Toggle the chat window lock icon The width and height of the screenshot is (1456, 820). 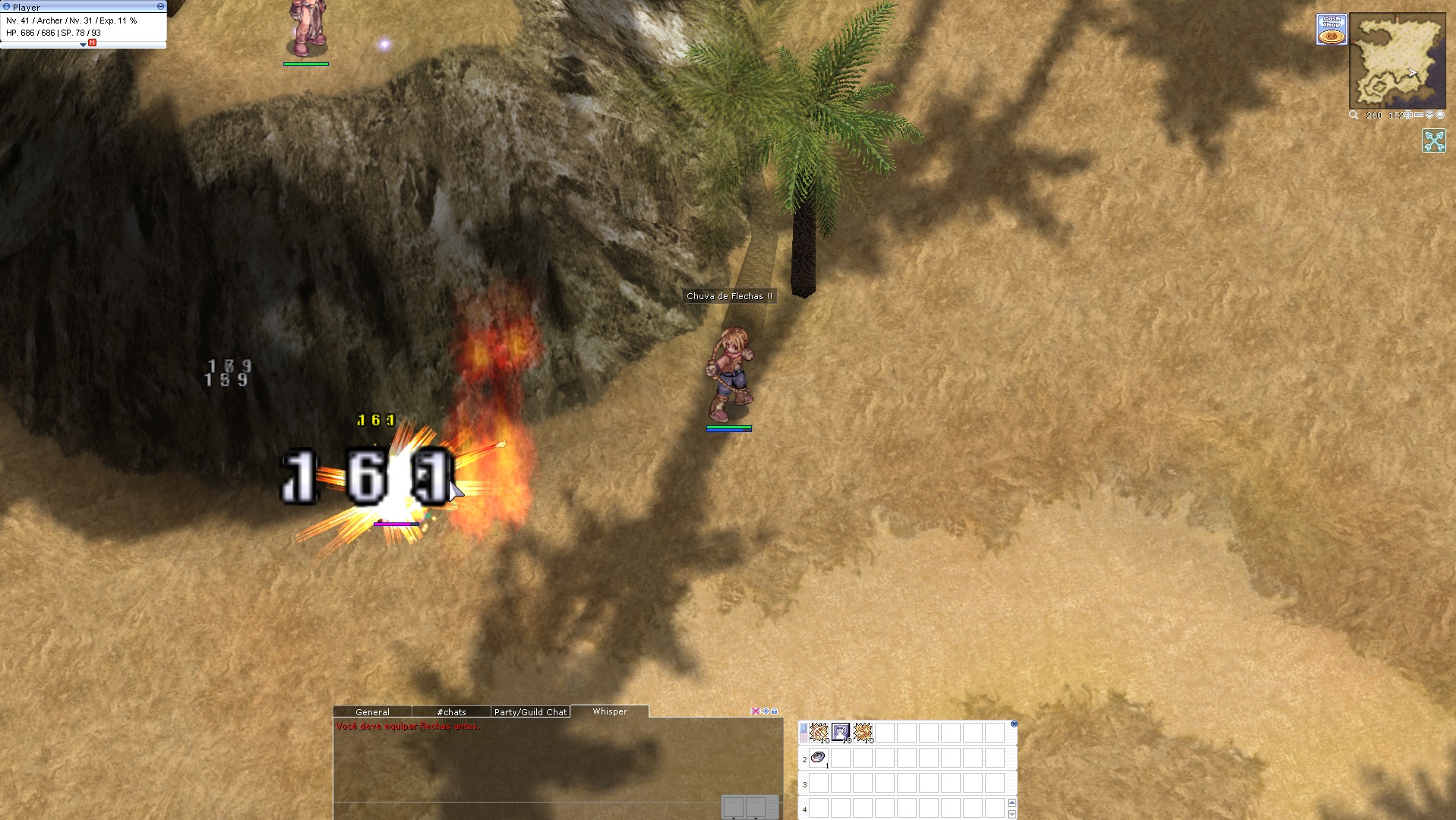[x=775, y=711]
